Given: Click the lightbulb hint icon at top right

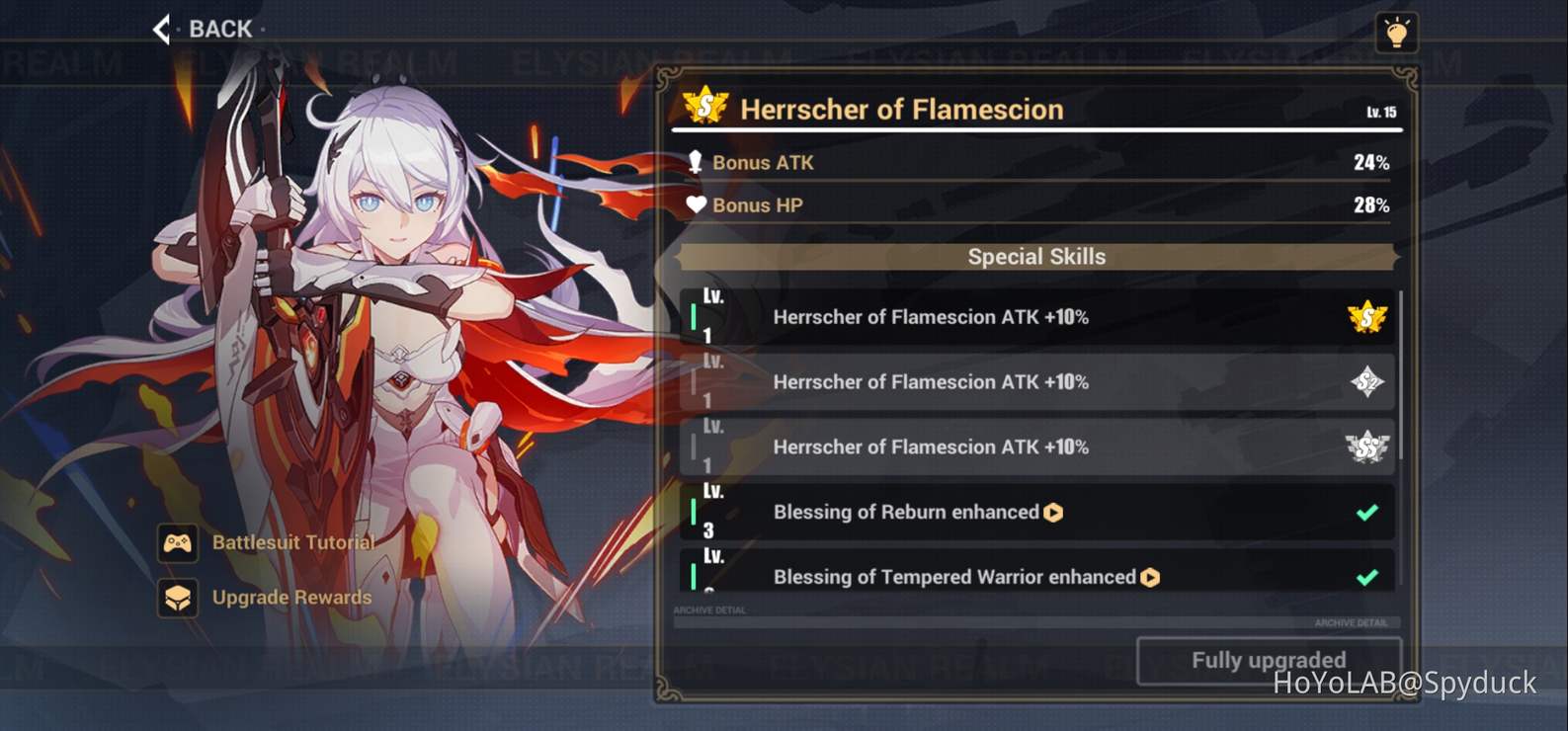Looking at the screenshot, I should [x=1397, y=31].
